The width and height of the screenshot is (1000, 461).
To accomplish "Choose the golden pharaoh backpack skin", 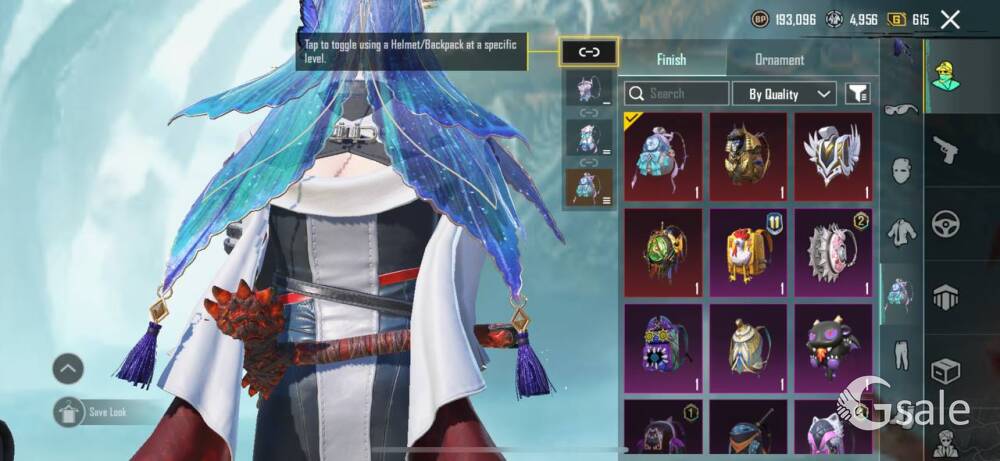I will 748,156.
